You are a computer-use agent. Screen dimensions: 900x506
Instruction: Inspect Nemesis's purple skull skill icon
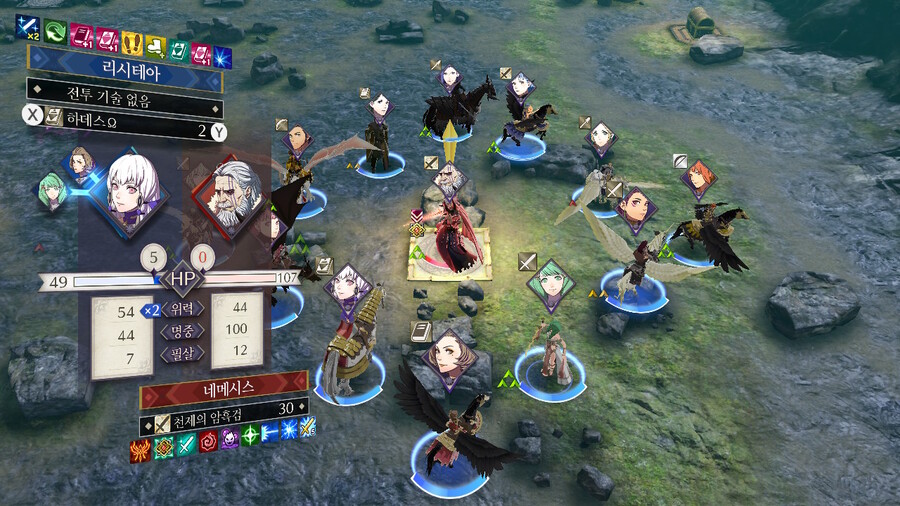click(229, 440)
